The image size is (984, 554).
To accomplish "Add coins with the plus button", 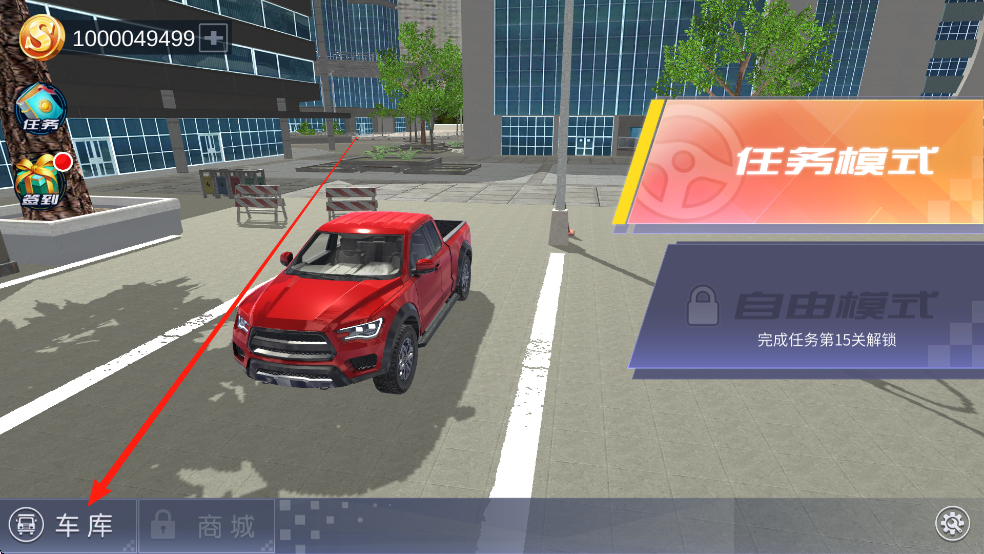I will click(x=214, y=39).
